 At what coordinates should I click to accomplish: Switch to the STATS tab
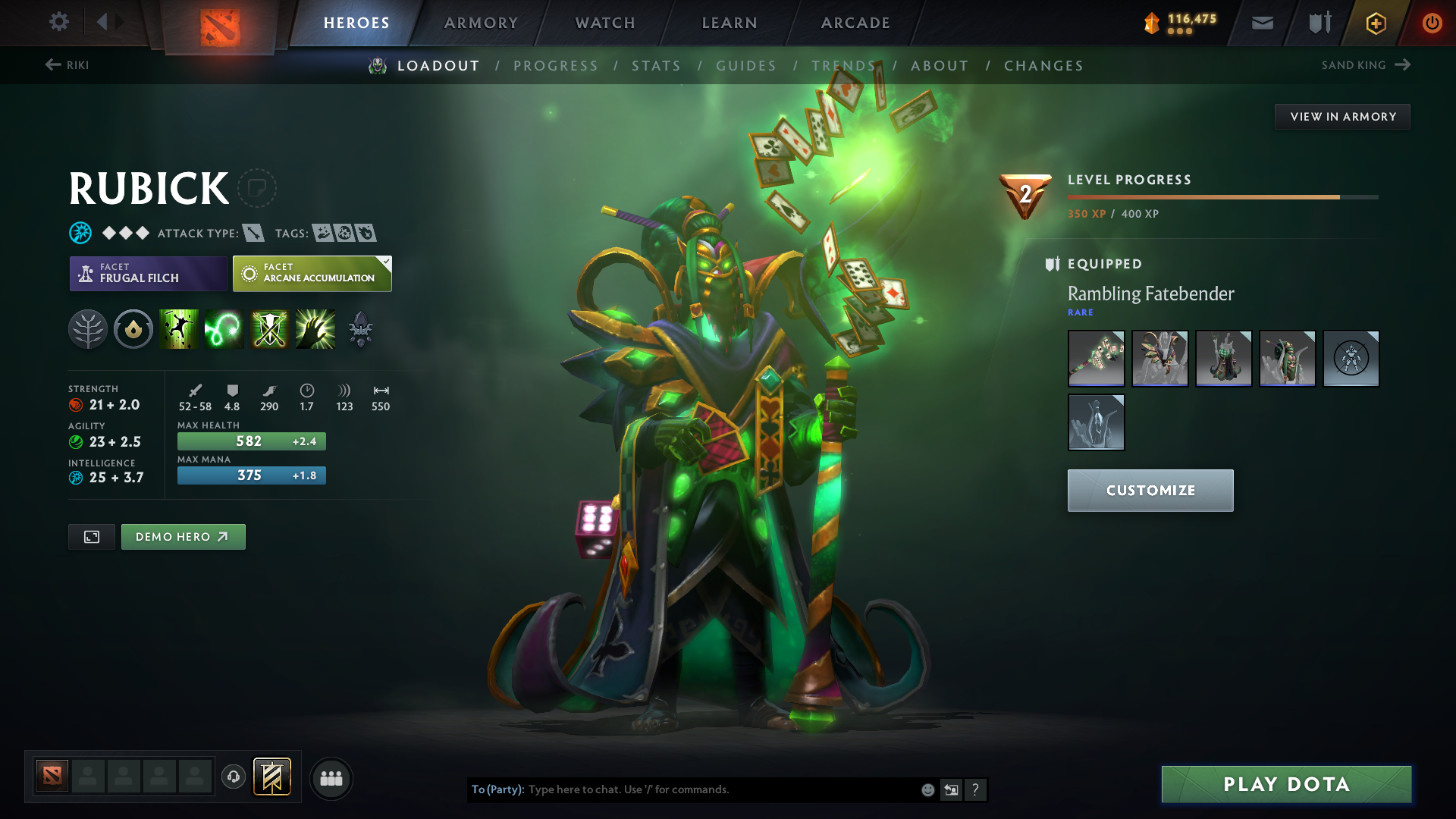[x=657, y=66]
